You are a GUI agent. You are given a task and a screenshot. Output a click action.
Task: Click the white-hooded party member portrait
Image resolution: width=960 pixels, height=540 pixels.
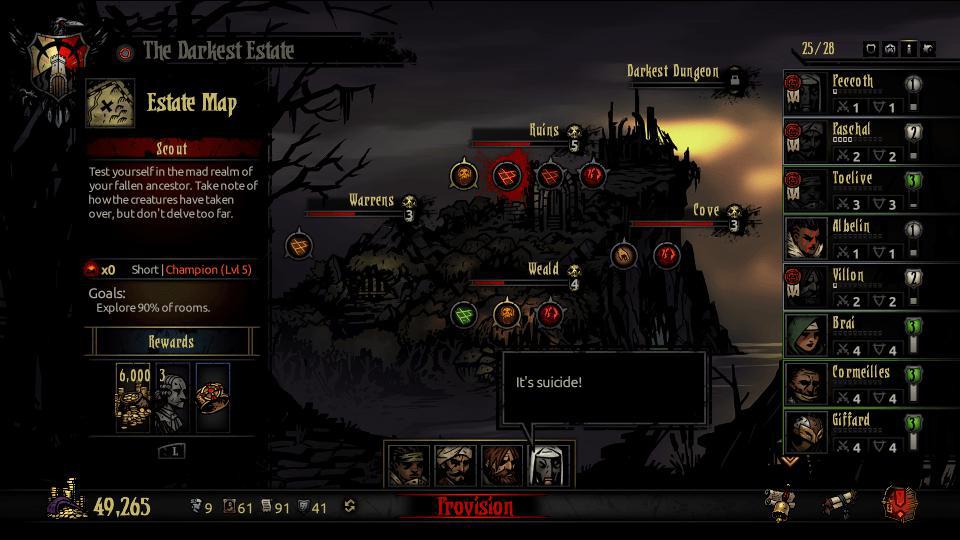(x=548, y=466)
